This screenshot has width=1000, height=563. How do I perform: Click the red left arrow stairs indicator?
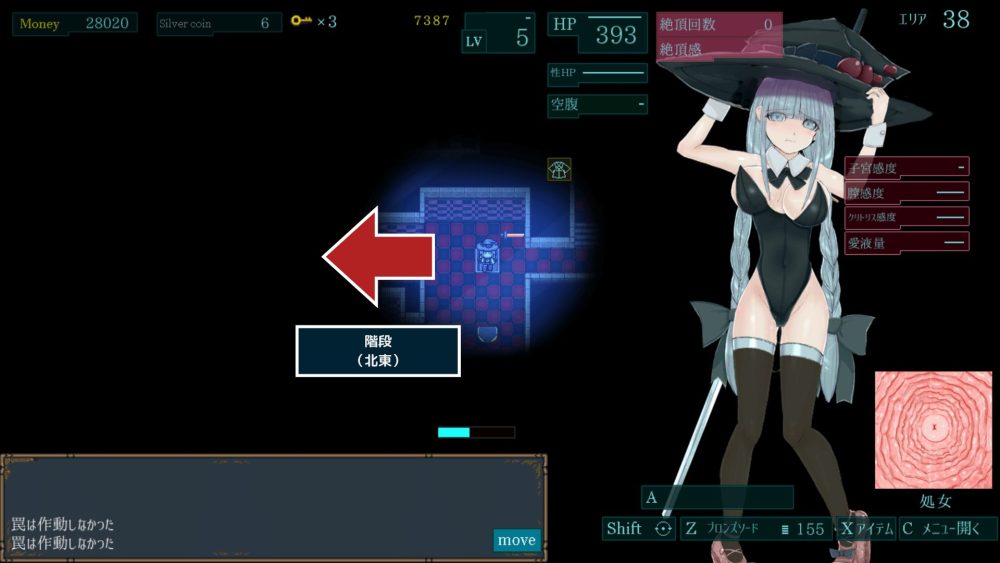378,256
